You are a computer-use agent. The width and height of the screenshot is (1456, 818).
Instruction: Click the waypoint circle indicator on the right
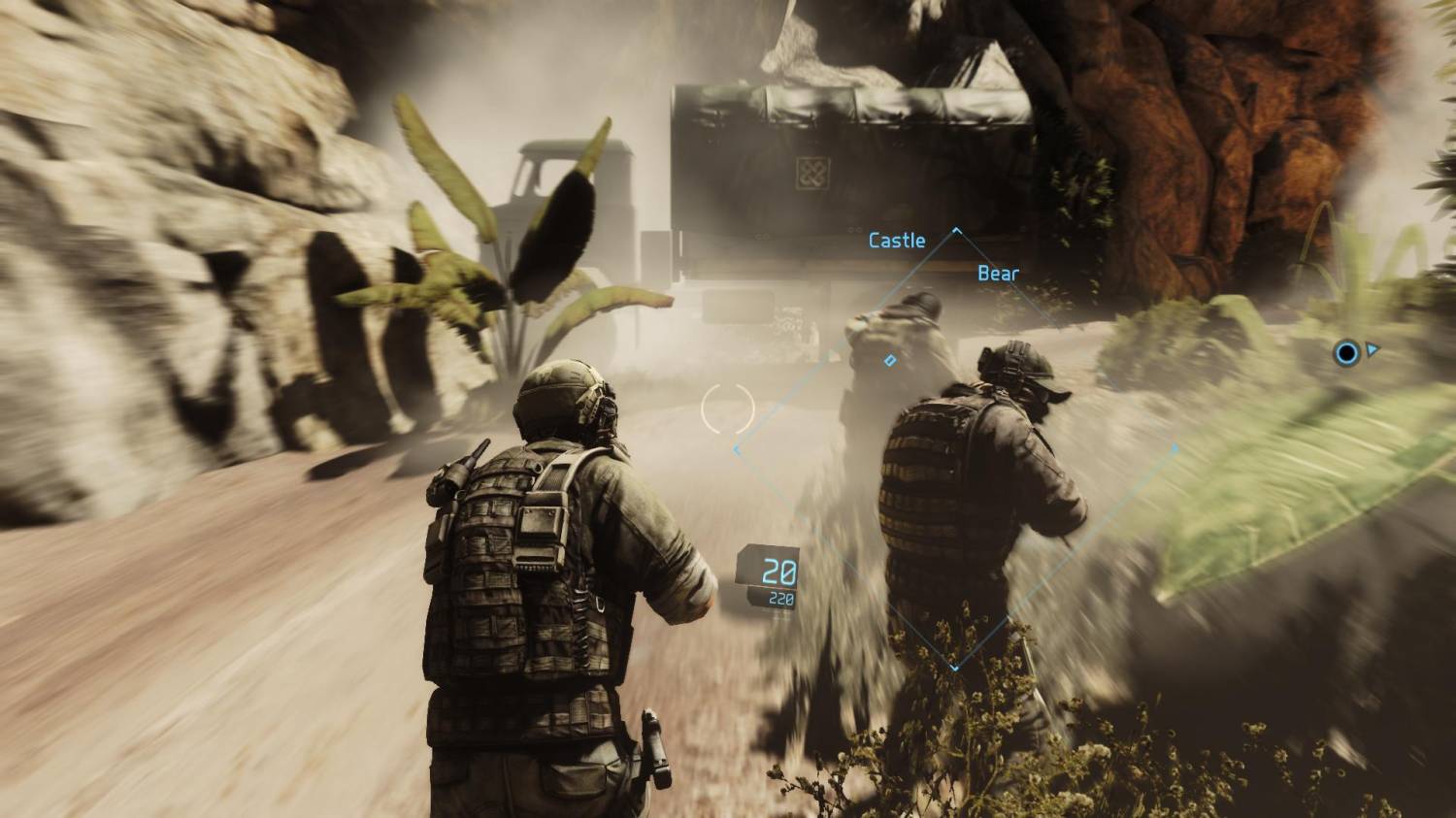[1345, 353]
